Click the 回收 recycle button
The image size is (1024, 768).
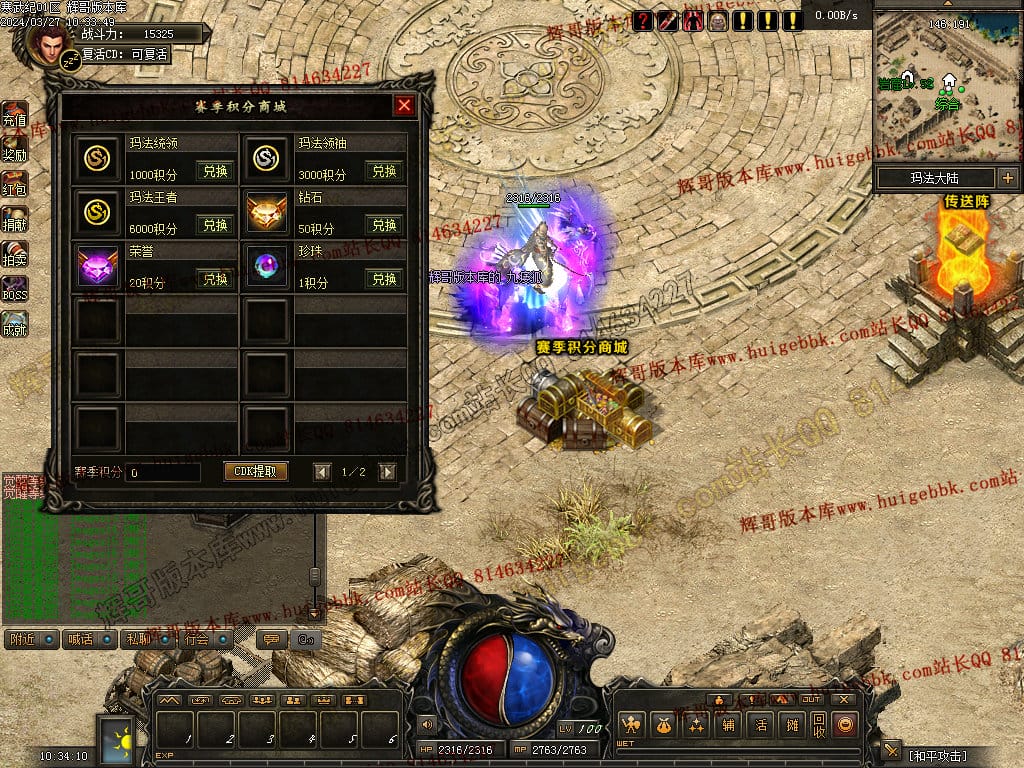(x=818, y=725)
